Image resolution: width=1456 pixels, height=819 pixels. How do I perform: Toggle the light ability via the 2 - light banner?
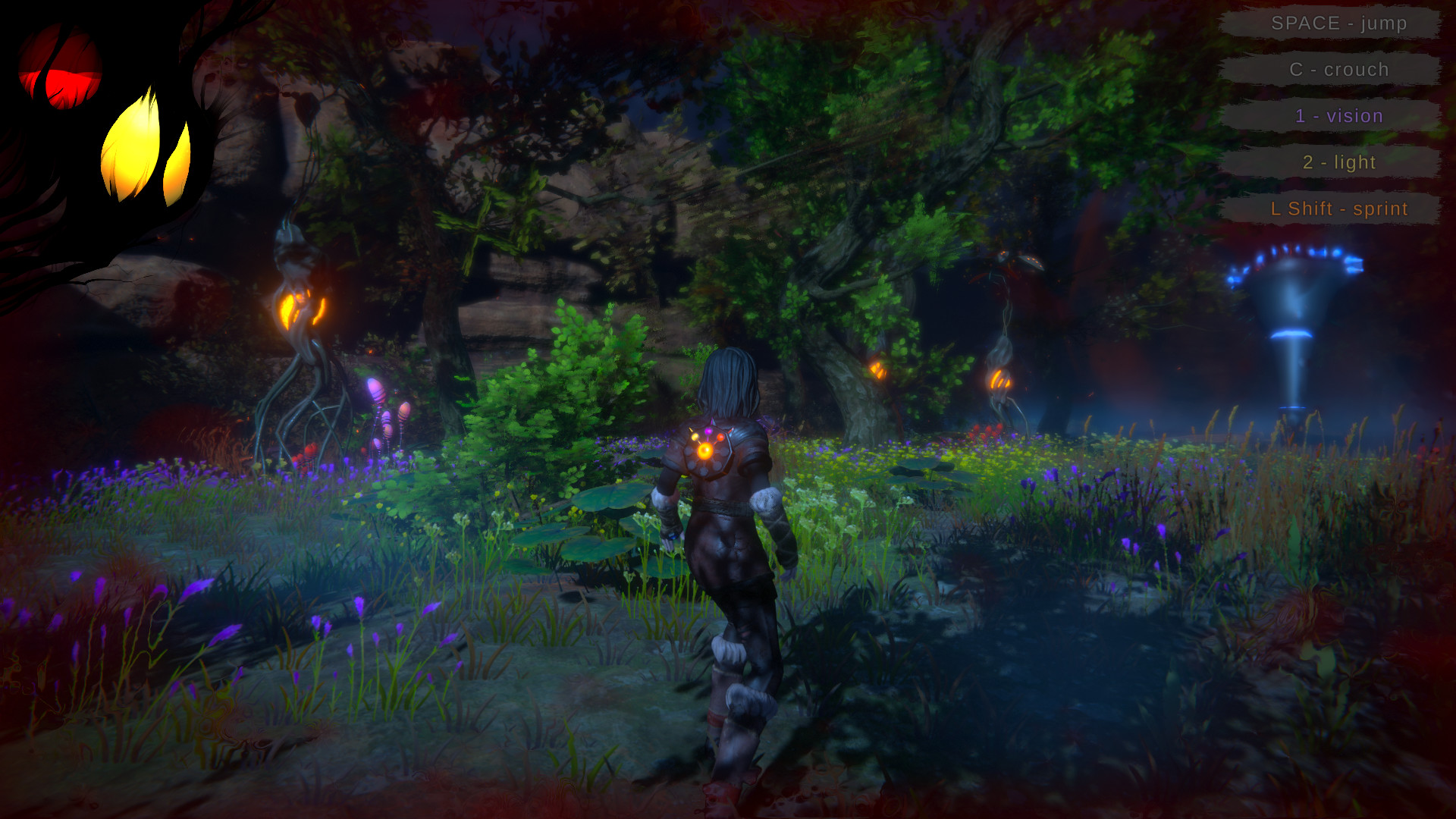click(x=1338, y=162)
